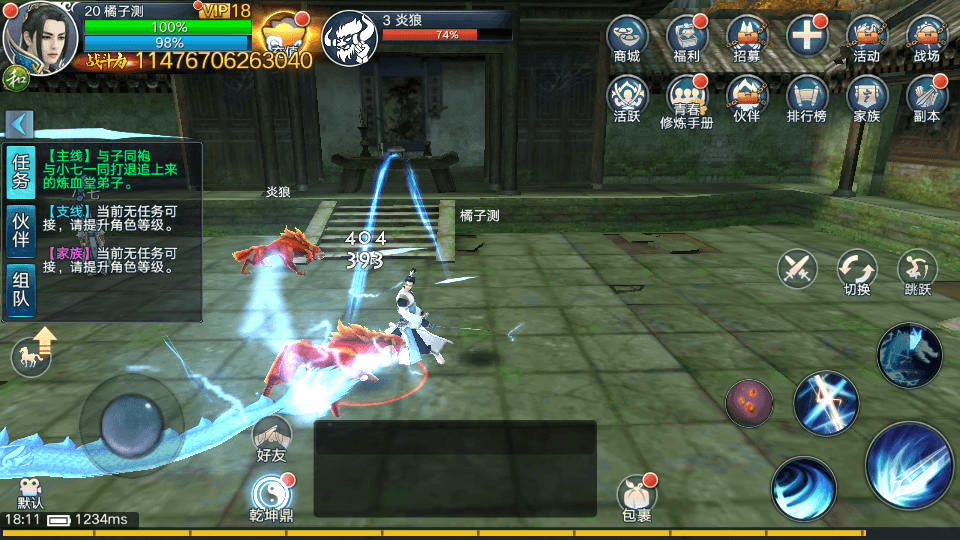Open the 副本 dungeon menu
Screen dimensions: 960x540
pos(926,98)
